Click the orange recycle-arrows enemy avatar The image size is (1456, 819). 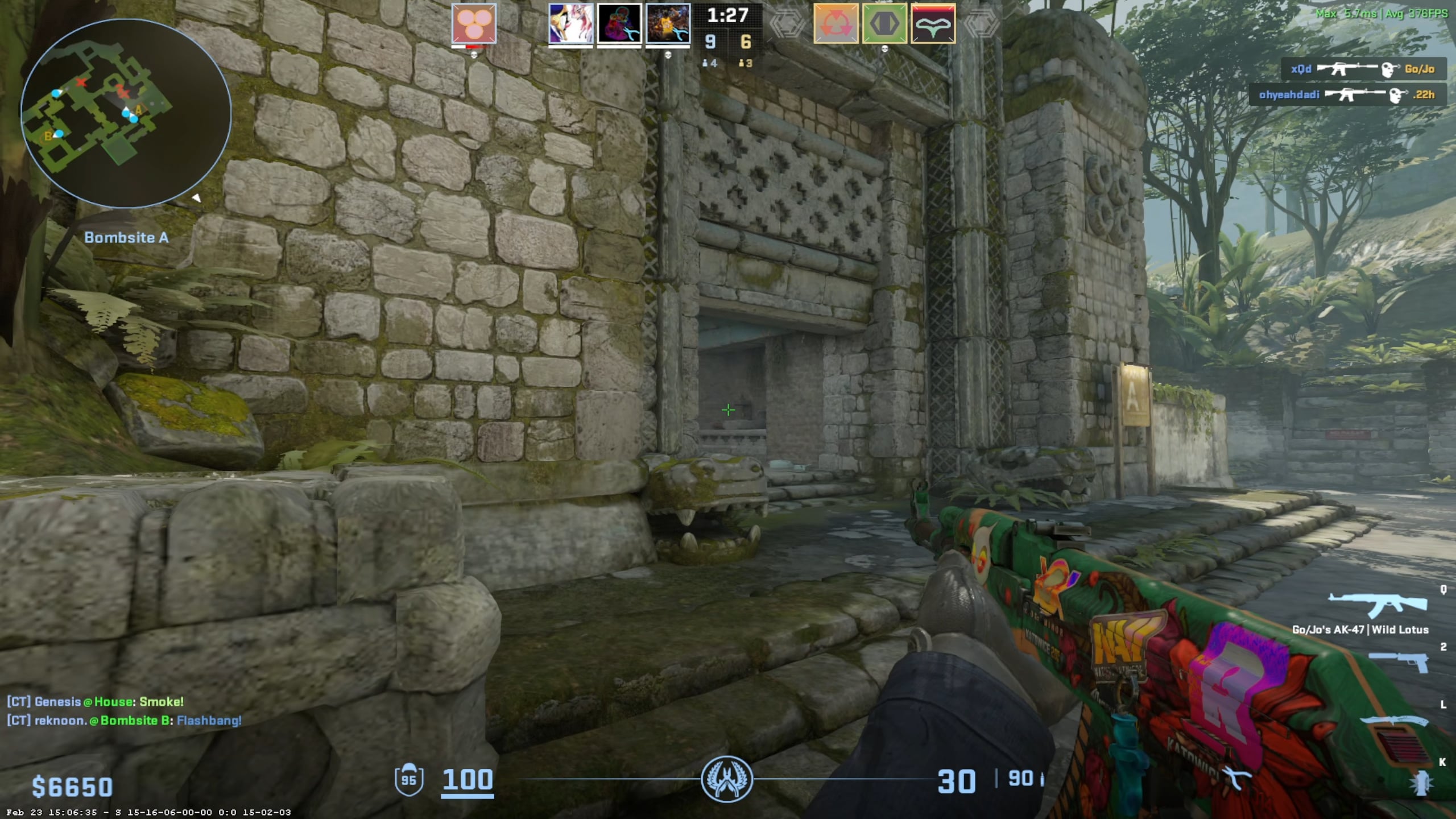(x=835, y=24)
